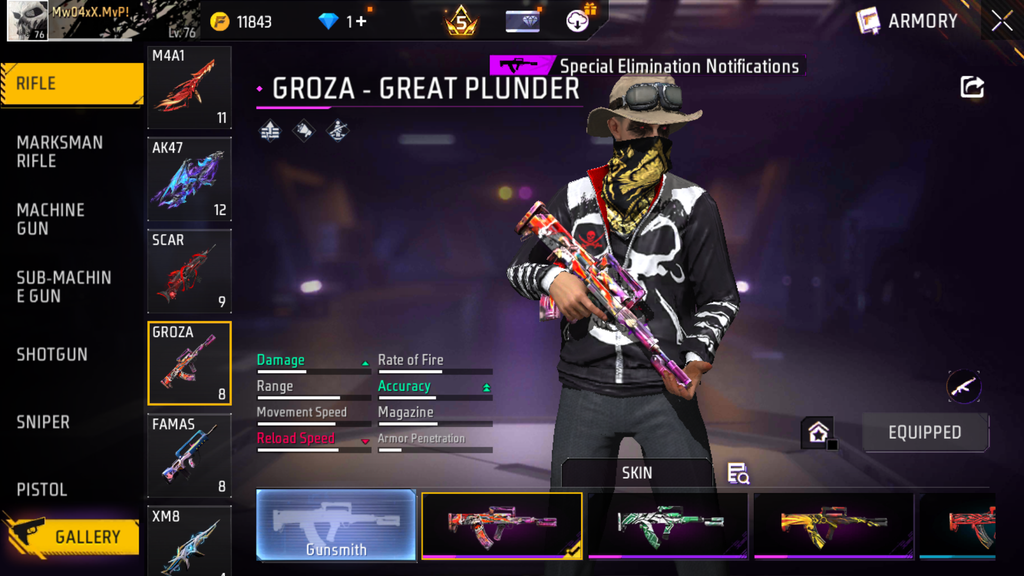
Task: Select the FAMAS weapon entry
Action: (189, 455)
